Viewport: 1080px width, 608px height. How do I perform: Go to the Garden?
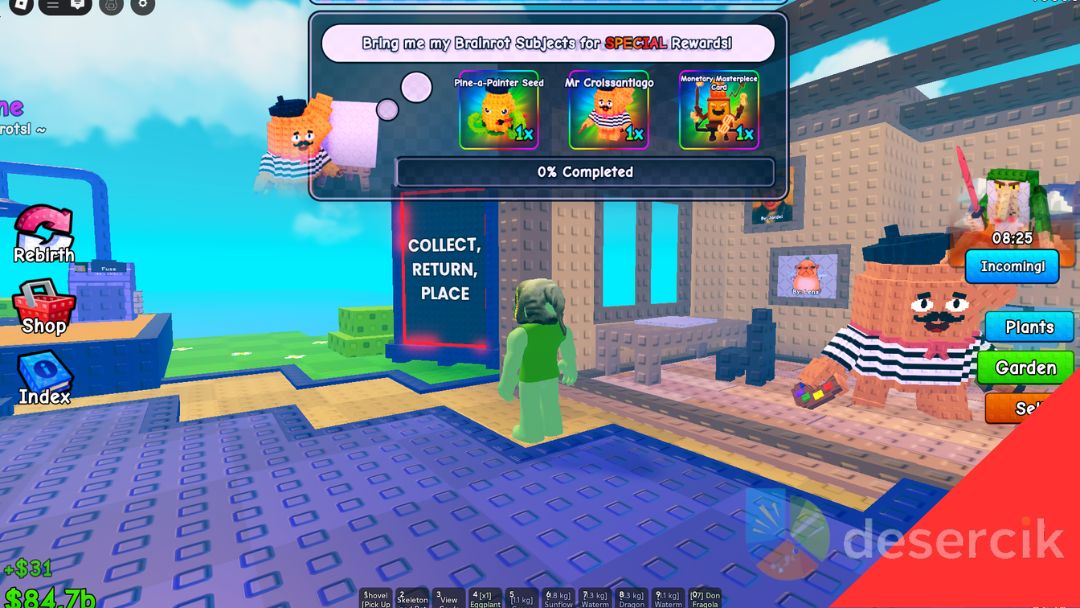pyautogui.click(x=1025, y=367)
